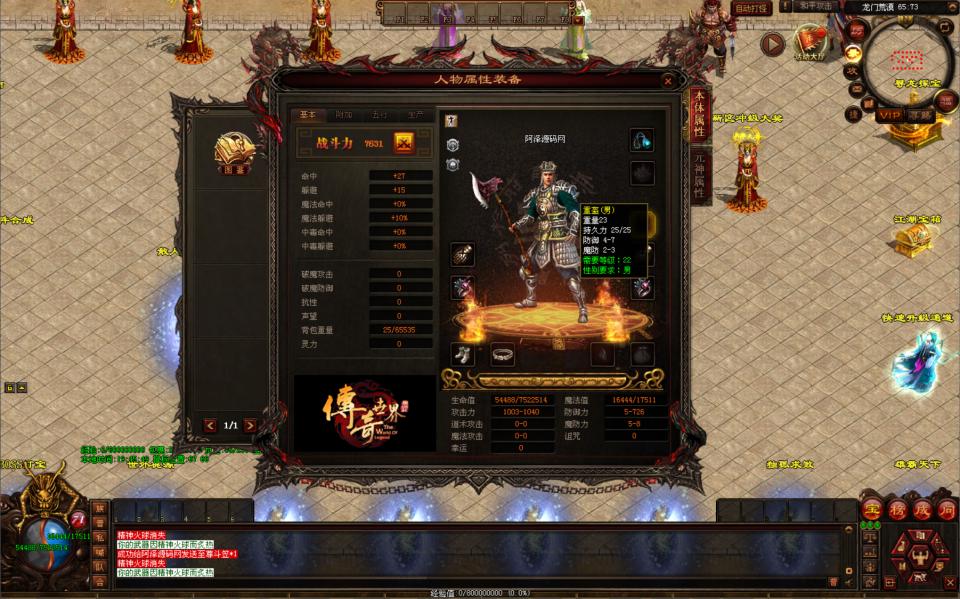The height and width of the screenshot is (599, 960).
Task: Click the 榜 ranking button
Action: [897, 509]
